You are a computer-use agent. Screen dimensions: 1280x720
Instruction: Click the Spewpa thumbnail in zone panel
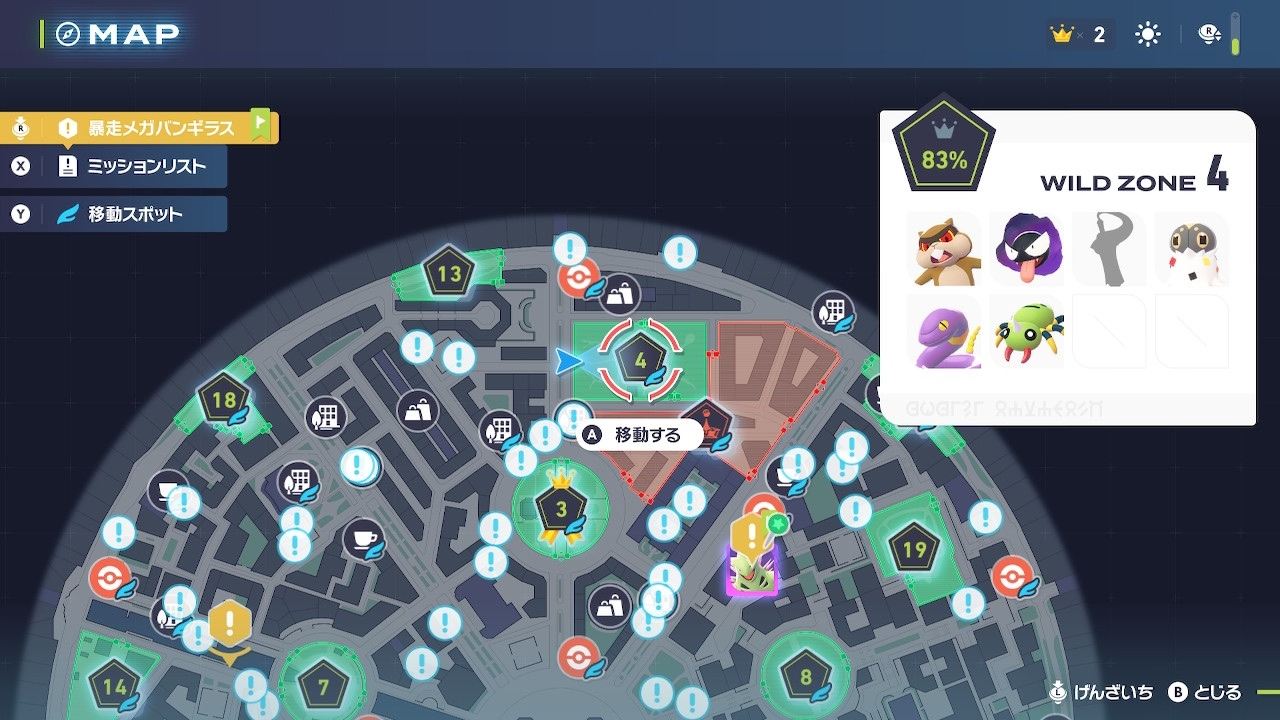pyautogui.click(x=1191, y=249)
